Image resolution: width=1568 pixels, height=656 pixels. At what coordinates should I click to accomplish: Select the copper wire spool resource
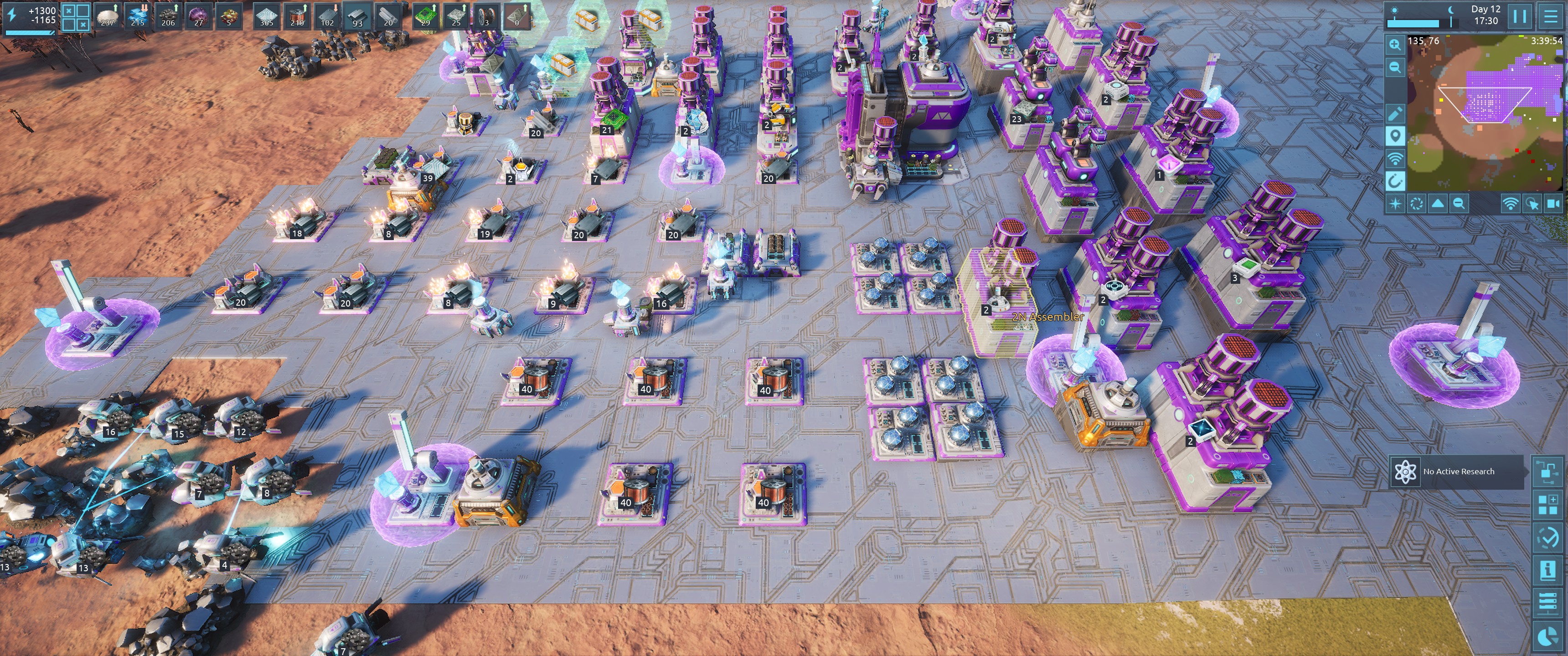point(297,16)
